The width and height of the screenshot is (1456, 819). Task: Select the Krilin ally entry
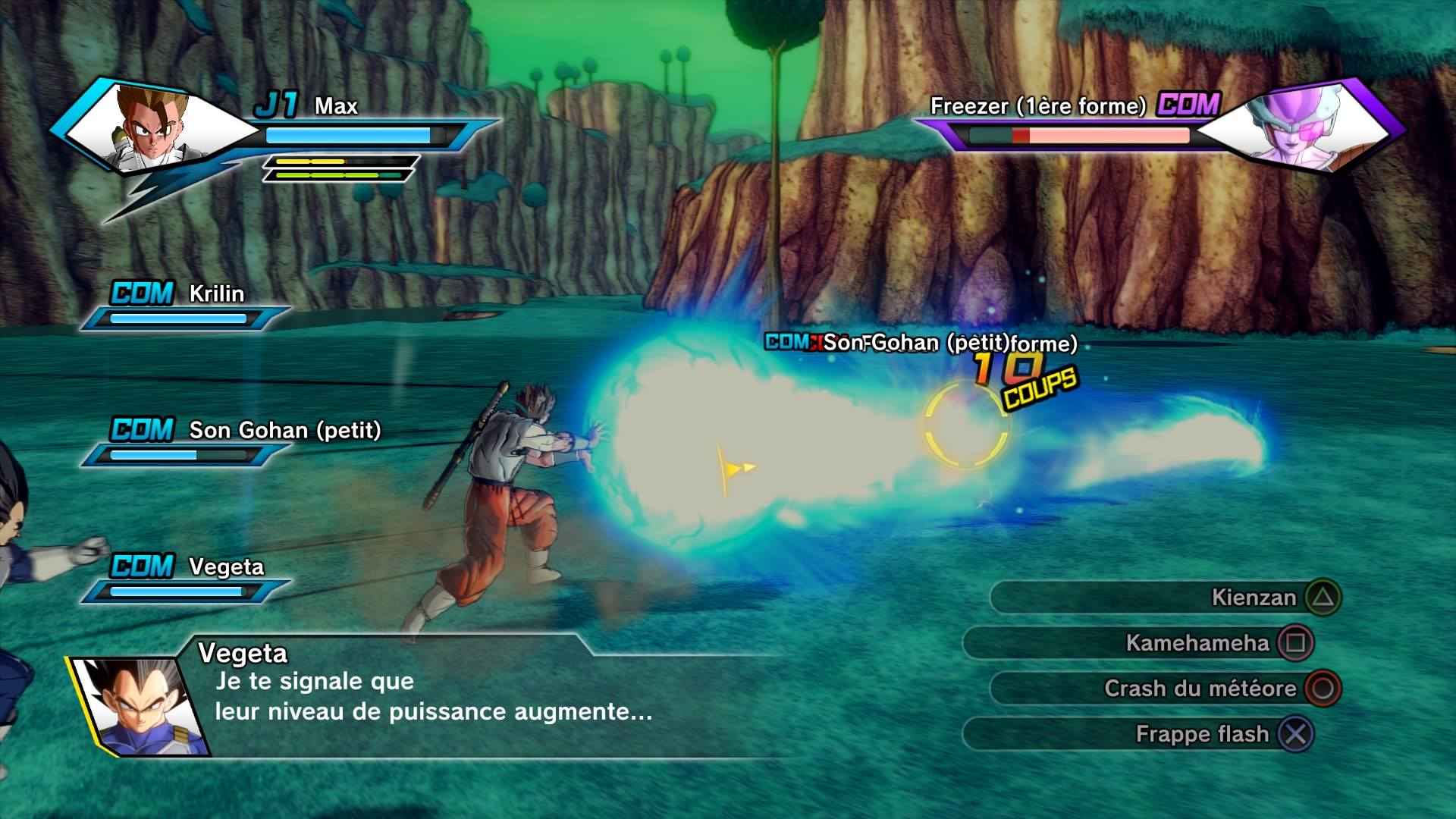point(186,306)
